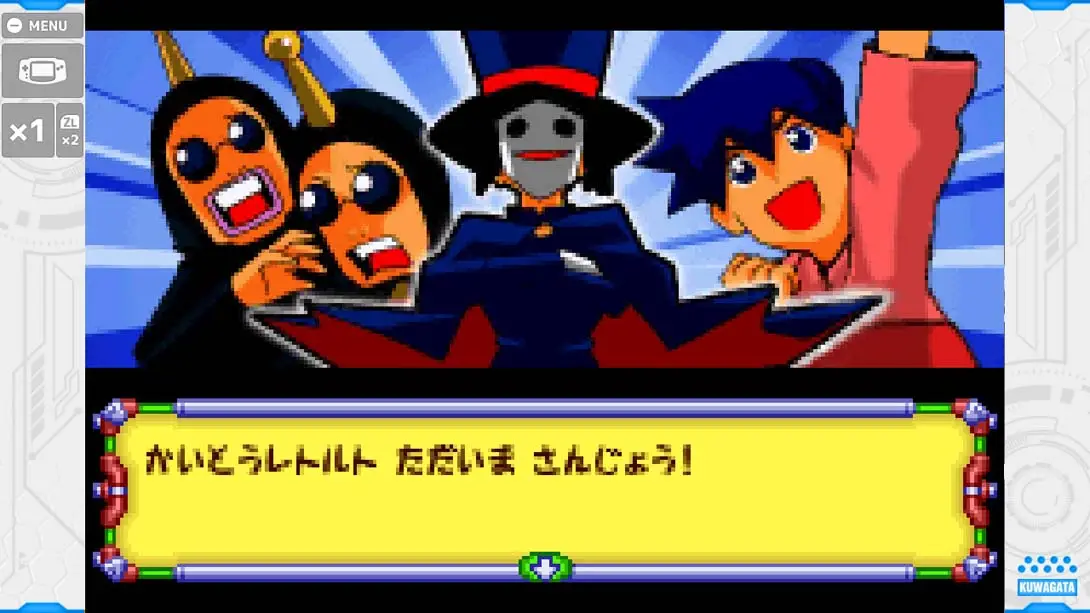The height and width of the screenshot is (613, 1090).
Task: Click the Game Boy Advance console icon
Action: (42, 70)
